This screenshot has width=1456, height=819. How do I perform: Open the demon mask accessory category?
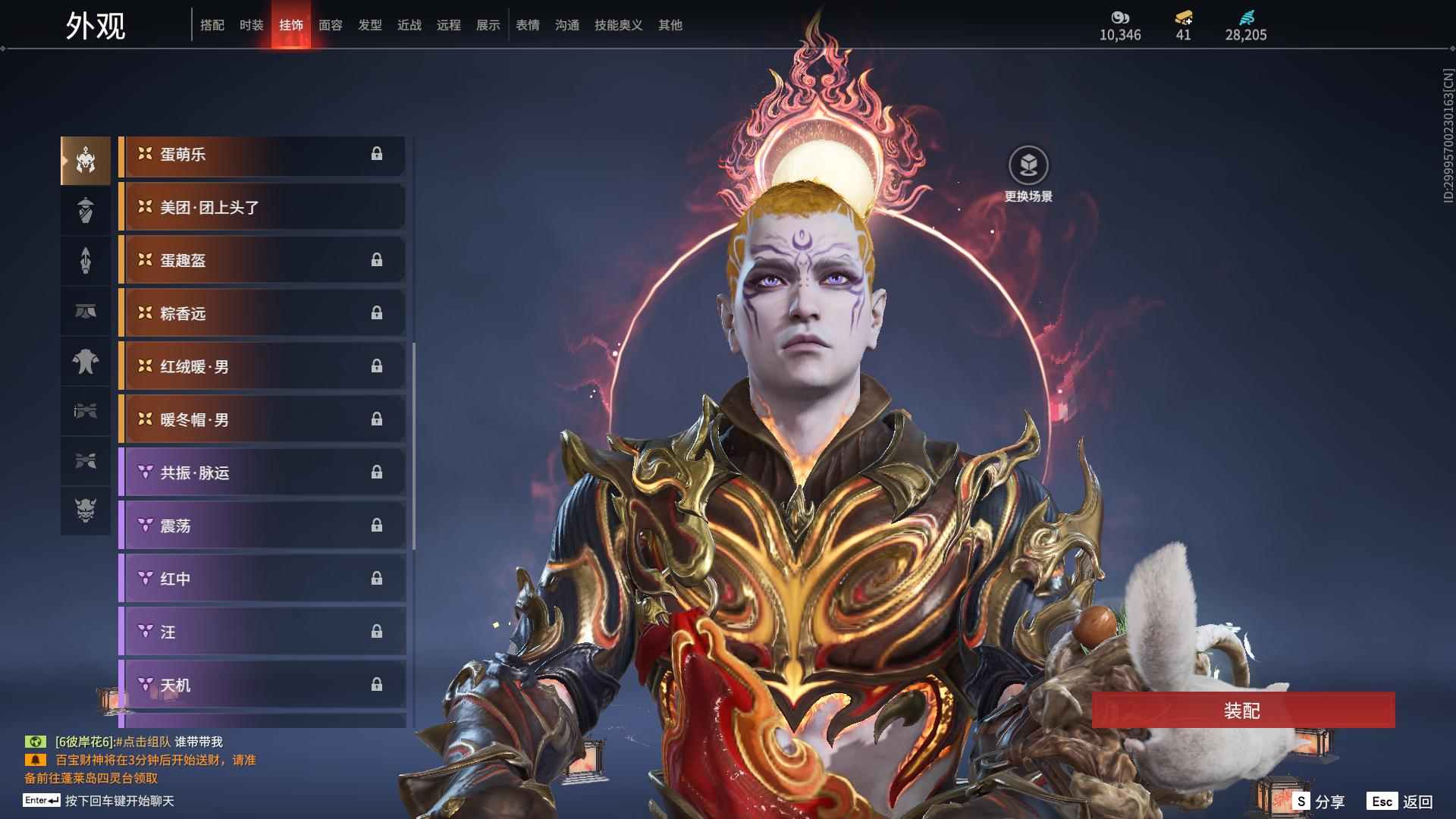[x=86, y=510]
